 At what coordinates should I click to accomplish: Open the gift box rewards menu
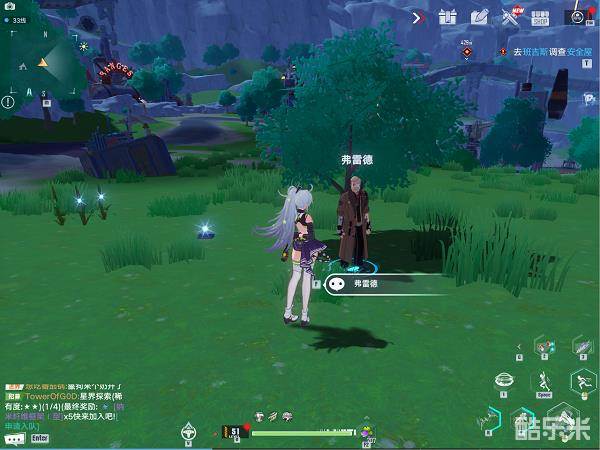pos(447,16)
